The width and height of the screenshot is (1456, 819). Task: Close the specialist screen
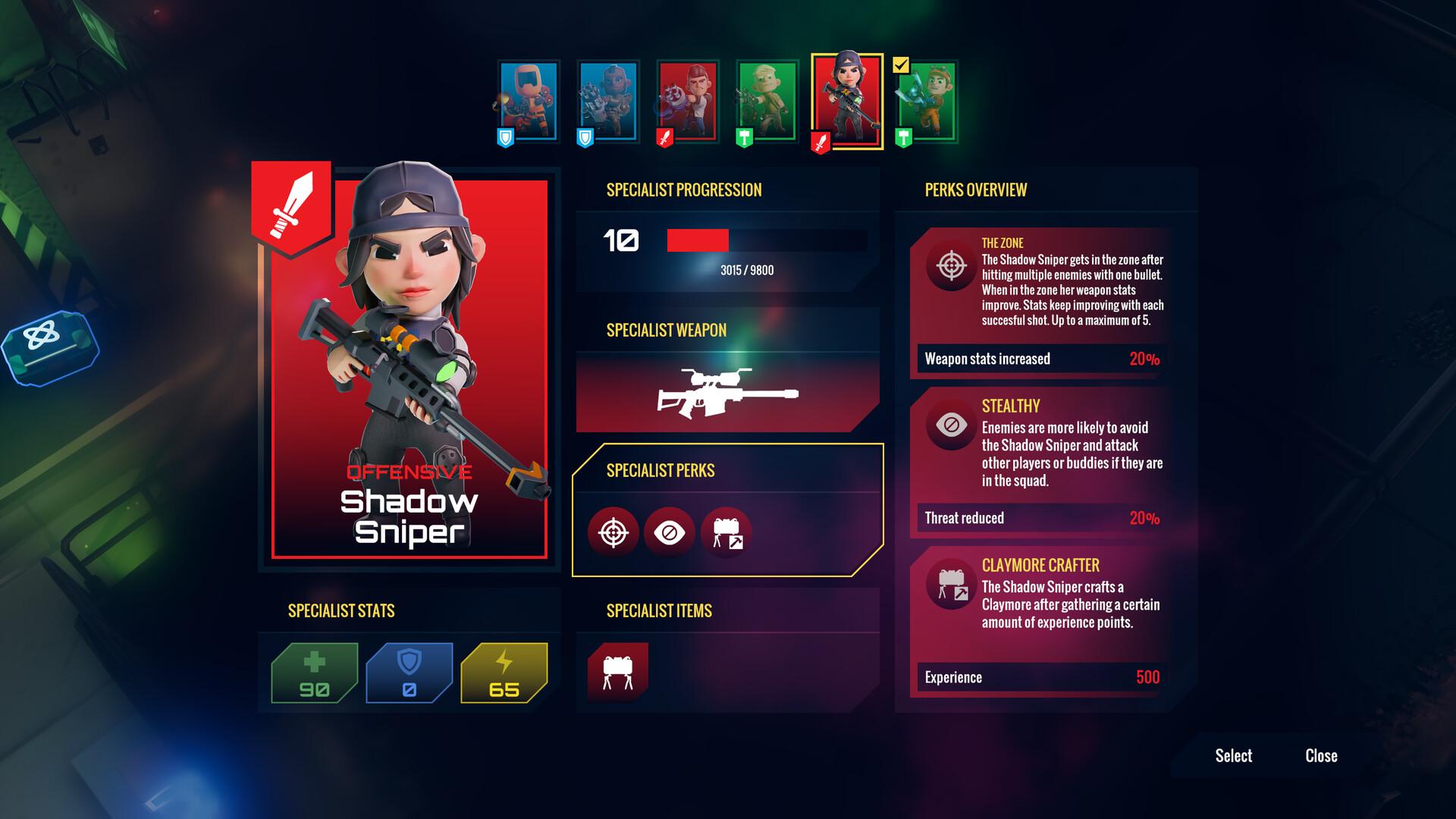click(x=1321, y=755)
